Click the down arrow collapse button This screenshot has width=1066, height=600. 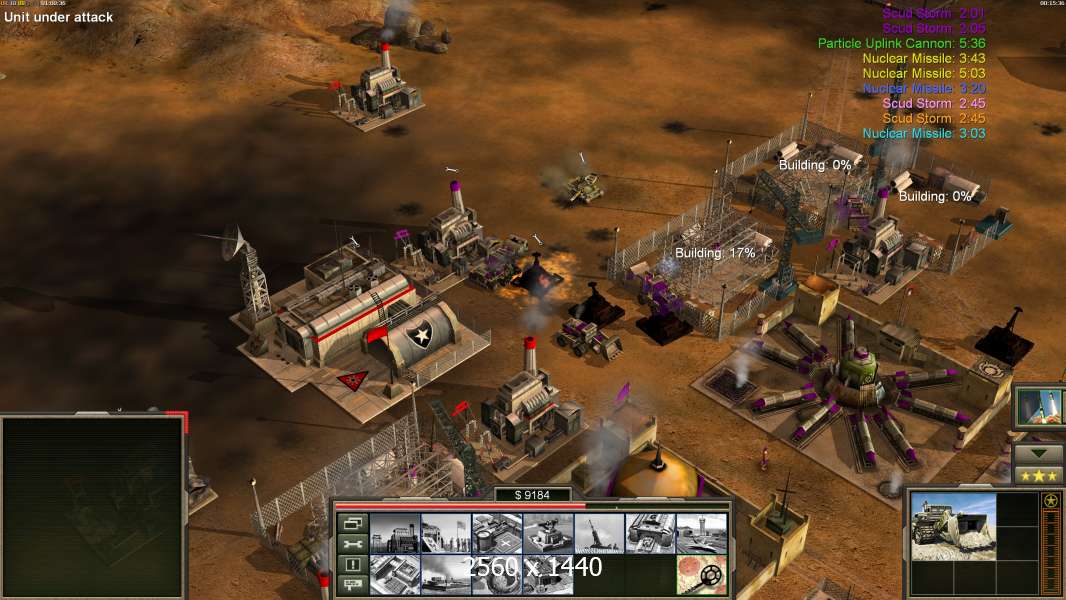click(x=1038, y=453)
